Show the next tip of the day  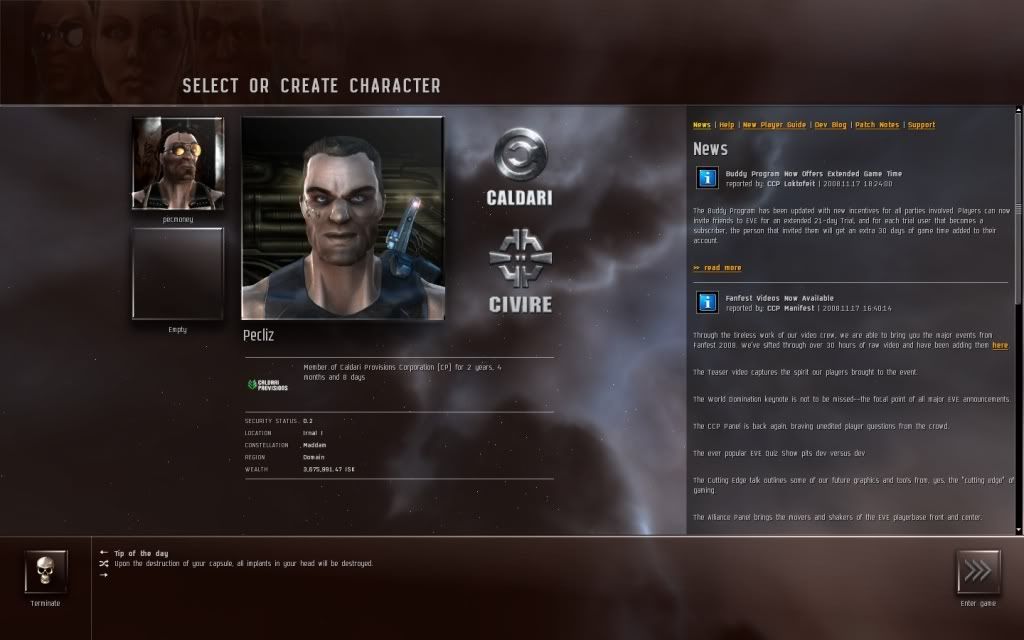point(103,575)
